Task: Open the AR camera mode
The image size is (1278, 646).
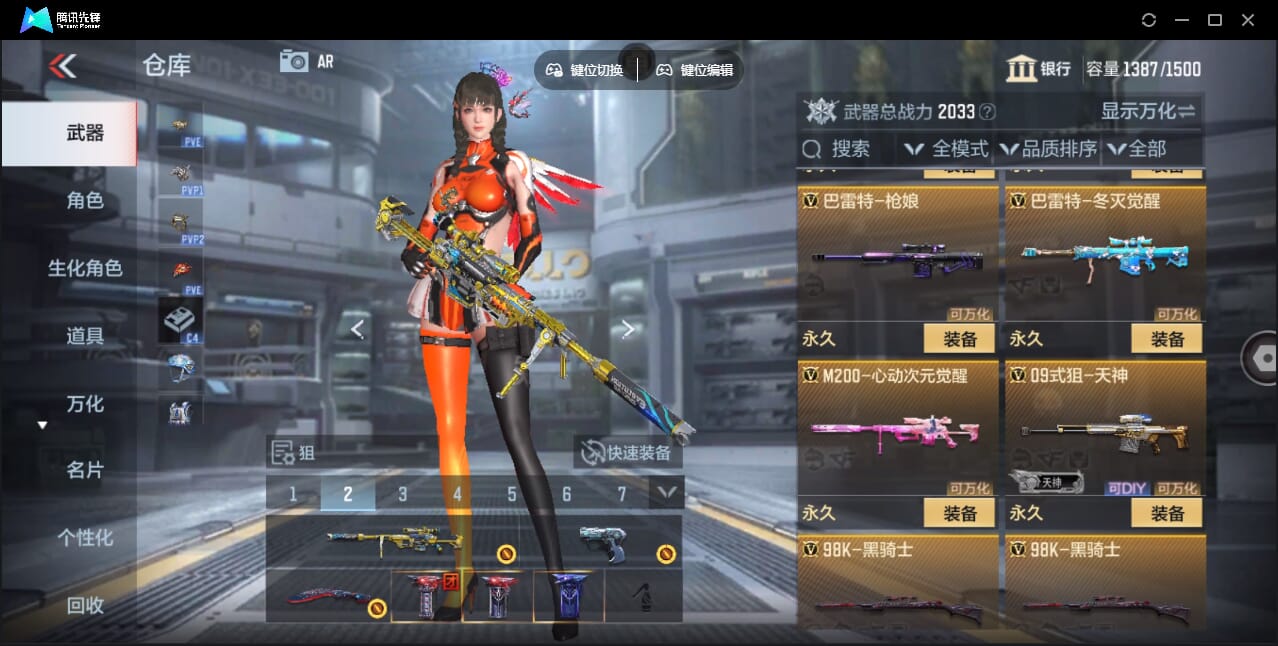Action: (306, 61)
